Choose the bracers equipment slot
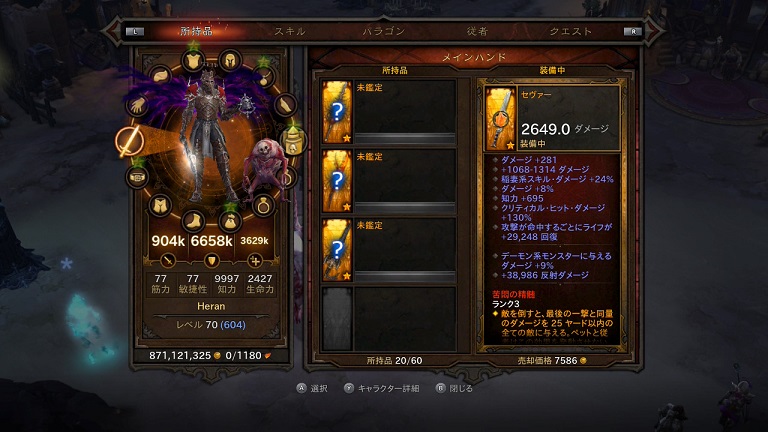Image resolution: width=768 pixels, height=432 pixels. click(285, 105)
